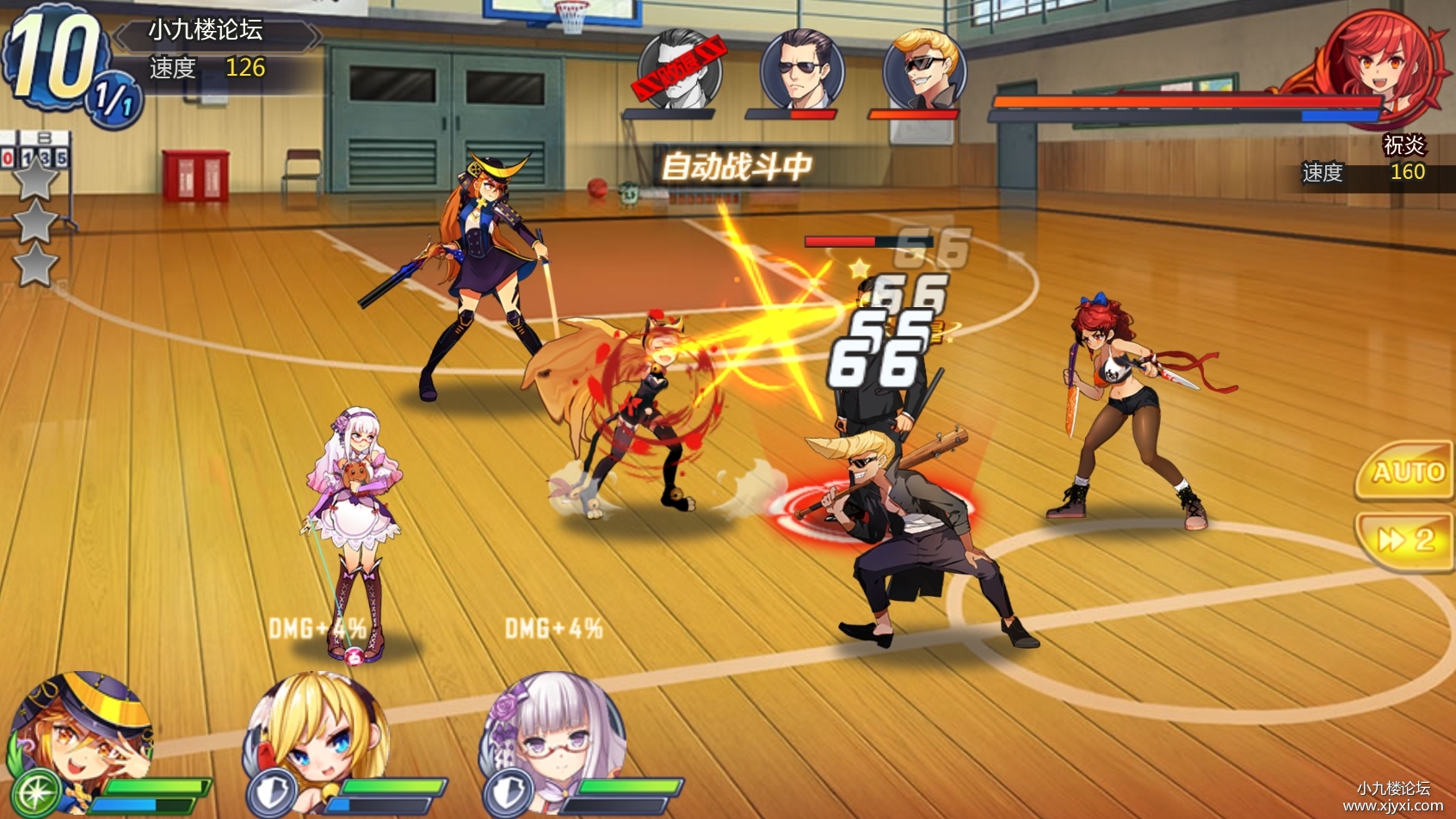Image resolution: width=1456 pixels, height=819 pixels.
Task: Tap the red-haired boss portrait
Action: 1379,65
